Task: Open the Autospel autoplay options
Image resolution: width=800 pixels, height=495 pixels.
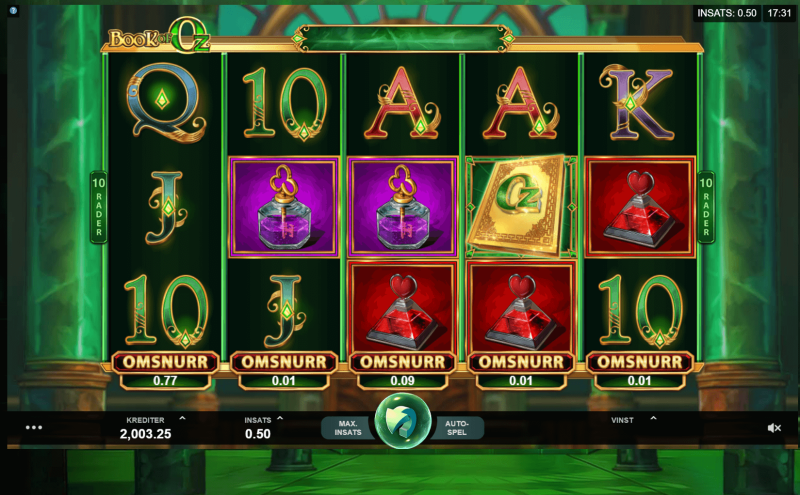Action: (x=458, y=428)
